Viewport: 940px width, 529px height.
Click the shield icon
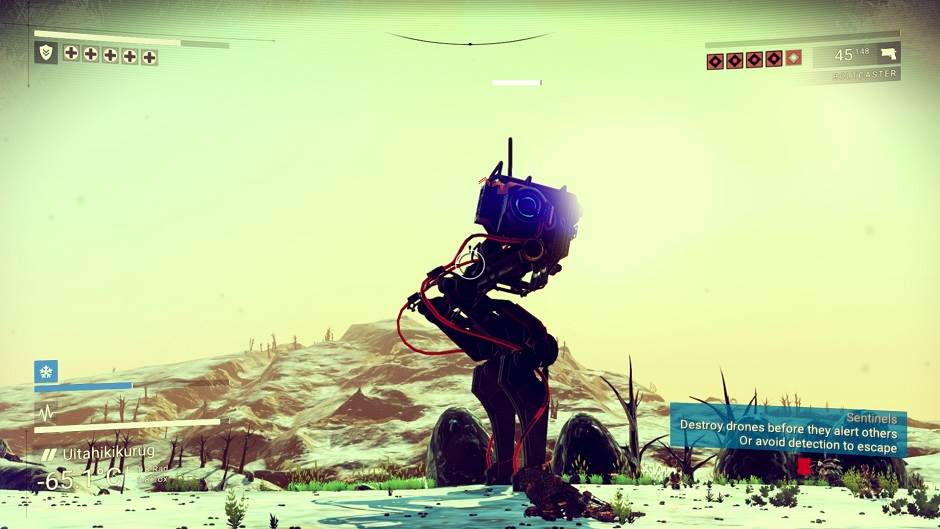coord(45,52)
